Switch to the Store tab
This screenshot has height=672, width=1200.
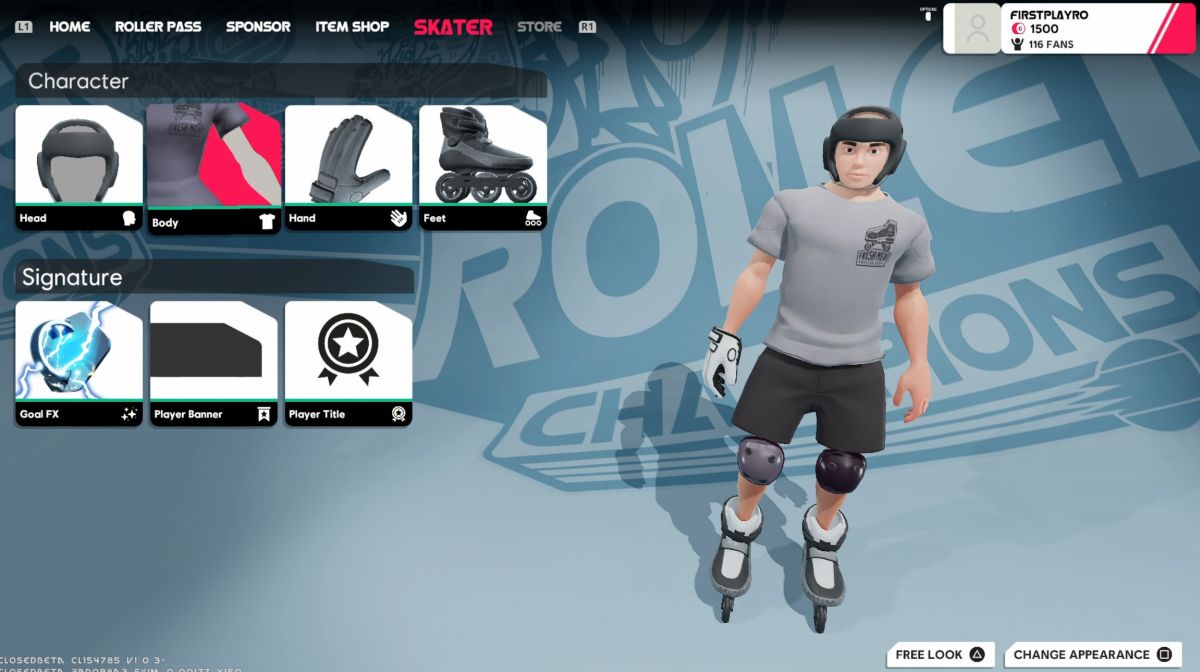click(539, 27)
